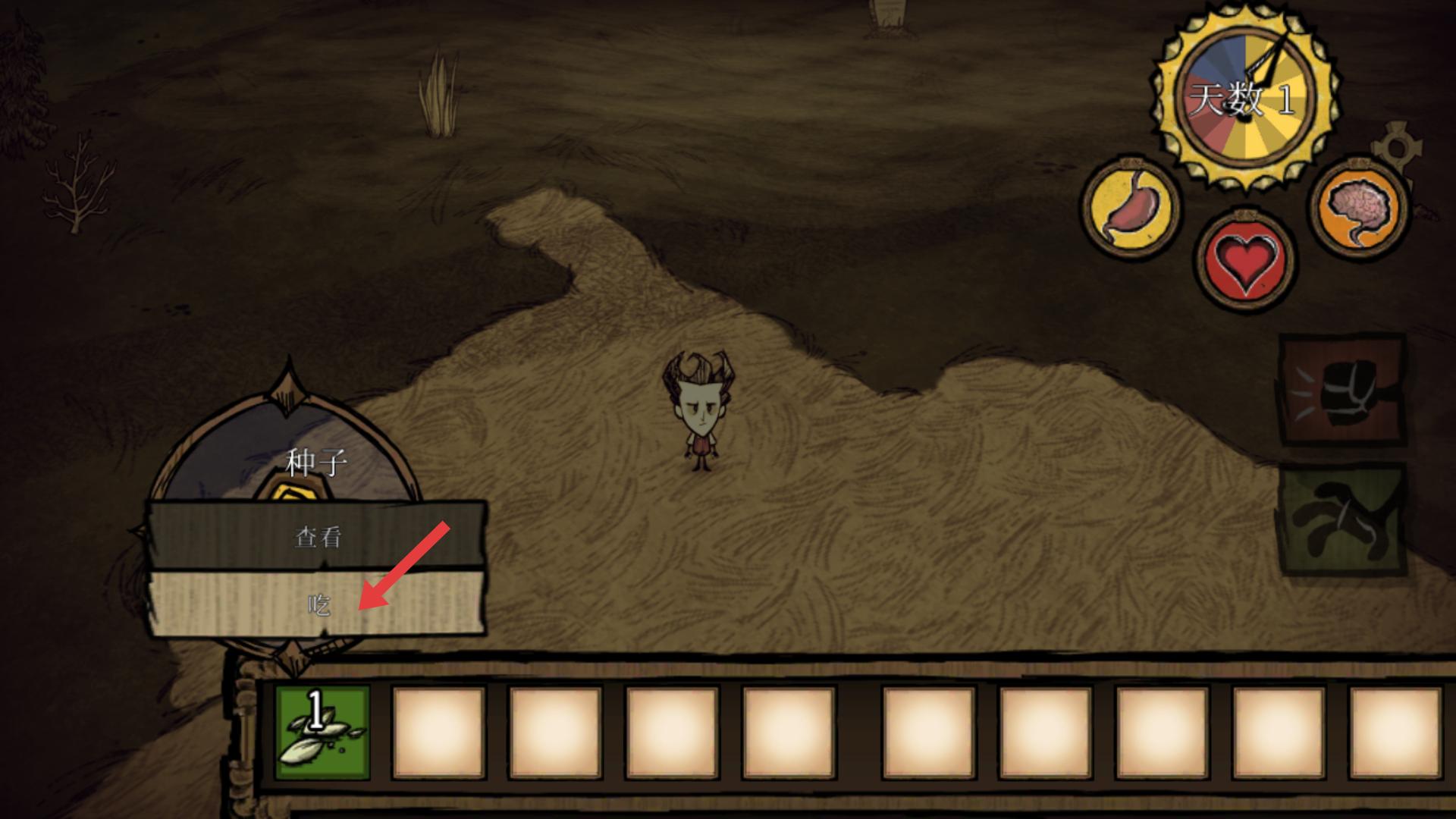Tap the fist attack button
Screen dimensions: 1456x819
coord(1342,390)
